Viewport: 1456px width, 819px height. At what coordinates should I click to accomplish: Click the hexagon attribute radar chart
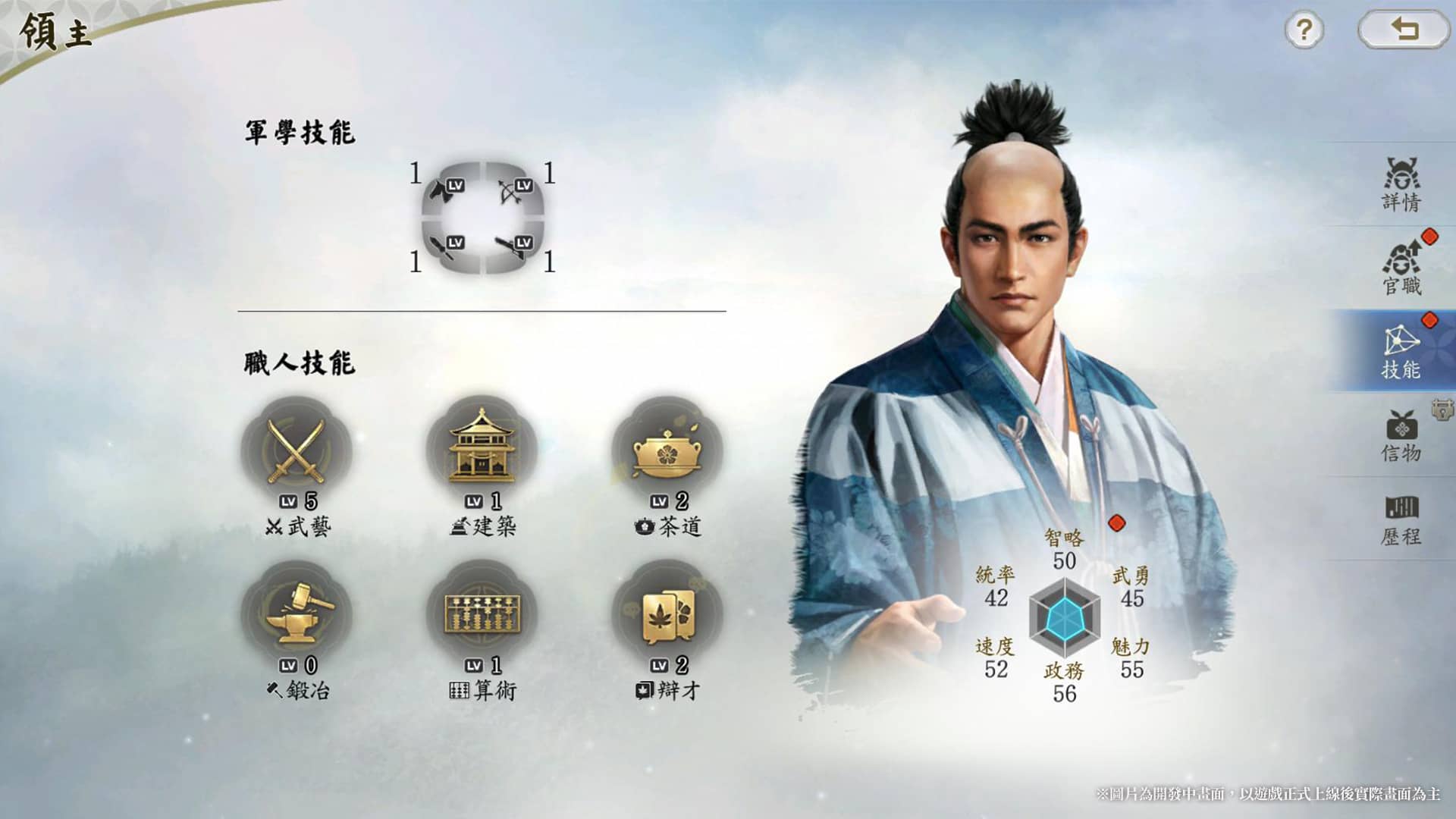click(x=1064, y=618)
